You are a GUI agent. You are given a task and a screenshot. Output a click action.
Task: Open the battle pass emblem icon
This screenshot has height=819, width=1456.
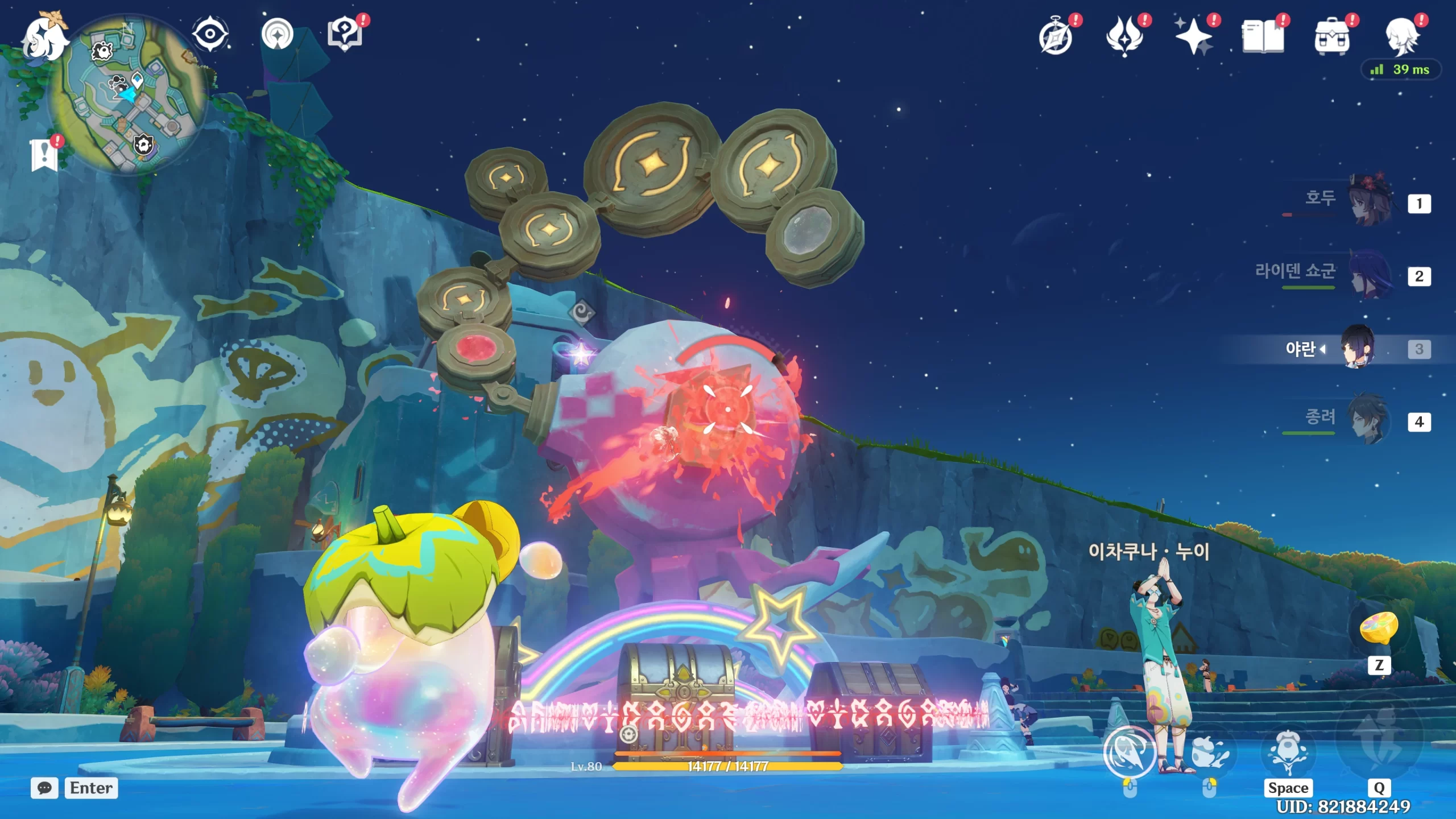(1125, 38)
